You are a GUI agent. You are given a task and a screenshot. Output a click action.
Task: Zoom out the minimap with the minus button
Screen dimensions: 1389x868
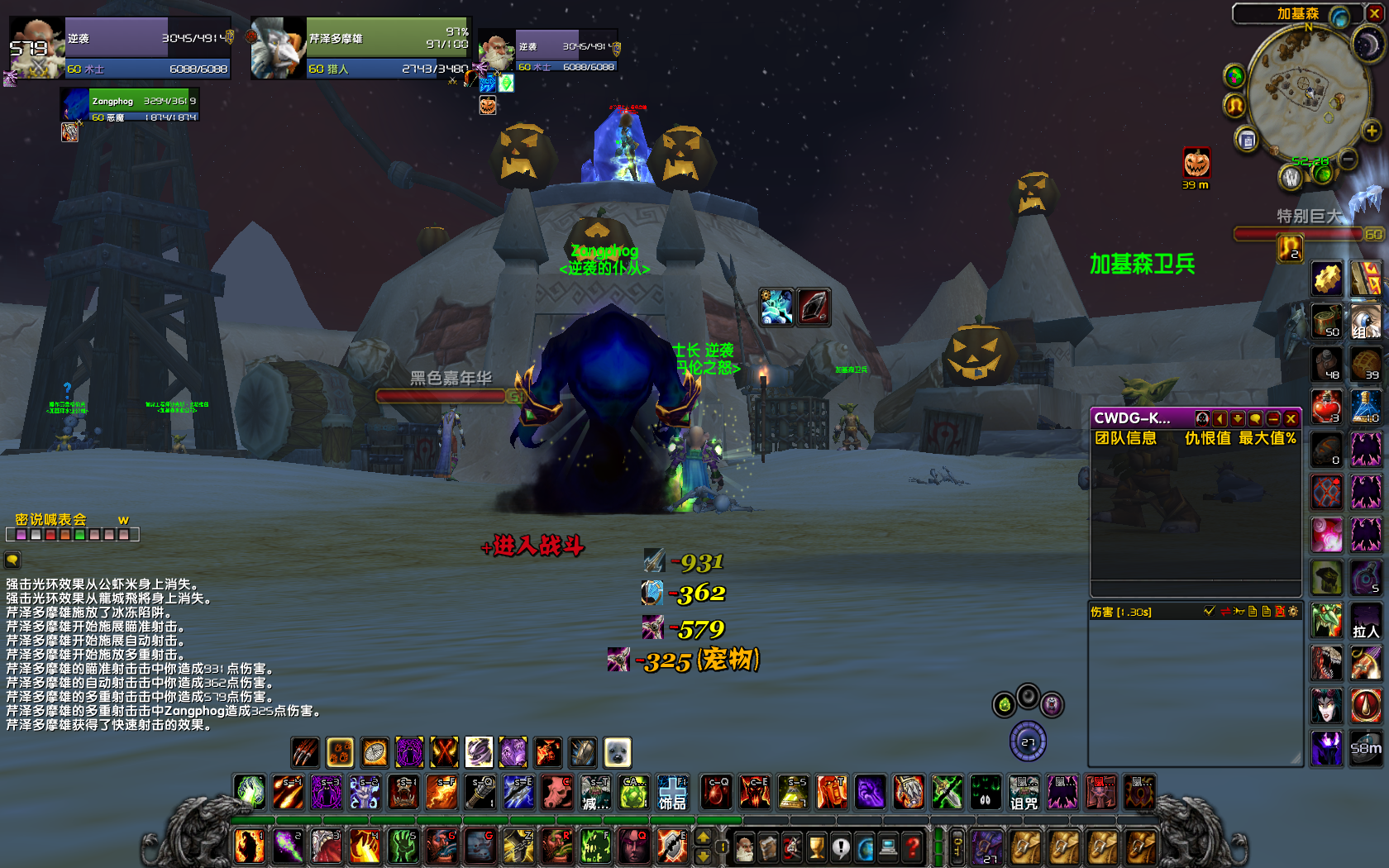tap(1348, 157)
